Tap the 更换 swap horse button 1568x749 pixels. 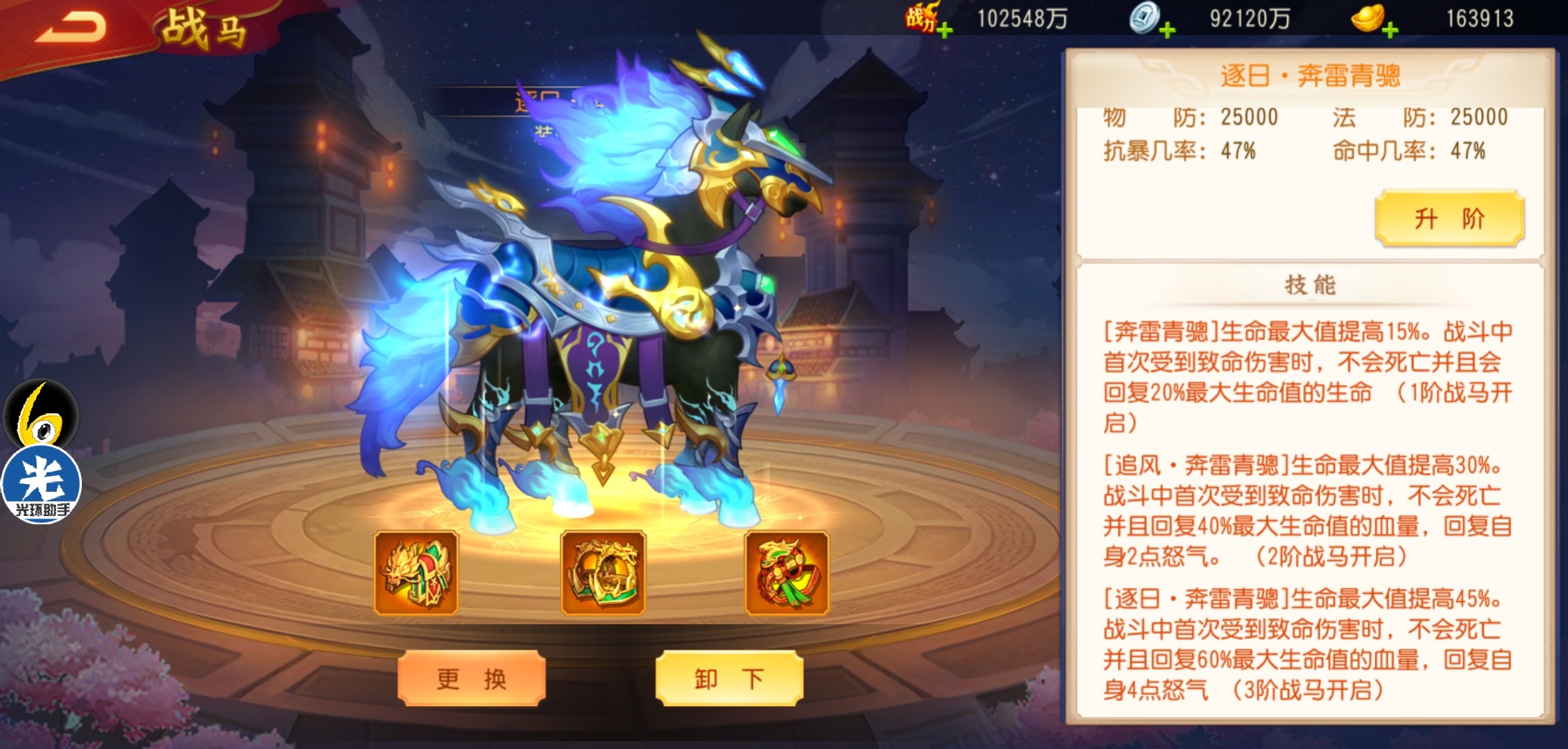(471, 678)
